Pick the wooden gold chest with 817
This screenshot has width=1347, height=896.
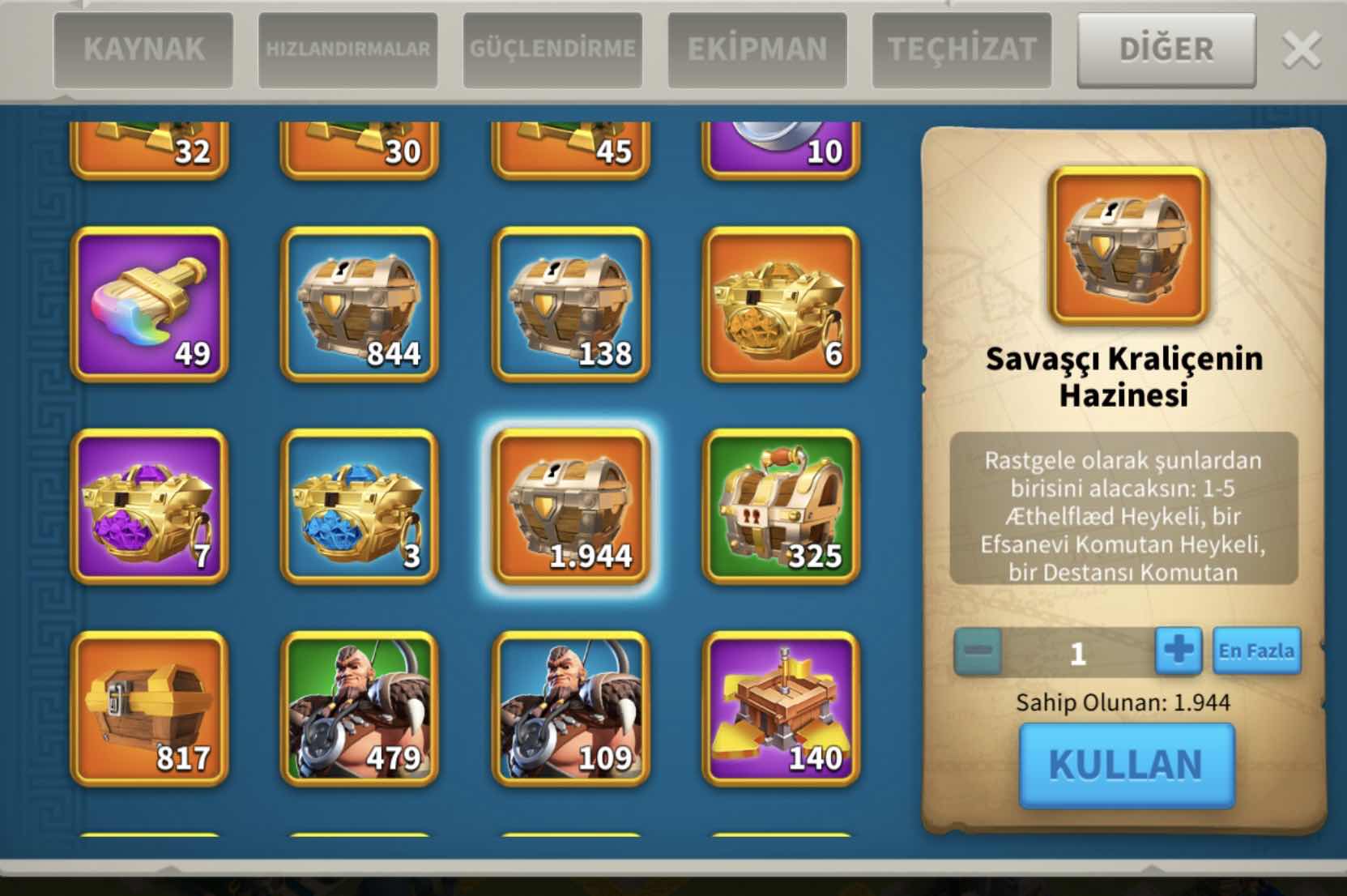pos(149,709)
